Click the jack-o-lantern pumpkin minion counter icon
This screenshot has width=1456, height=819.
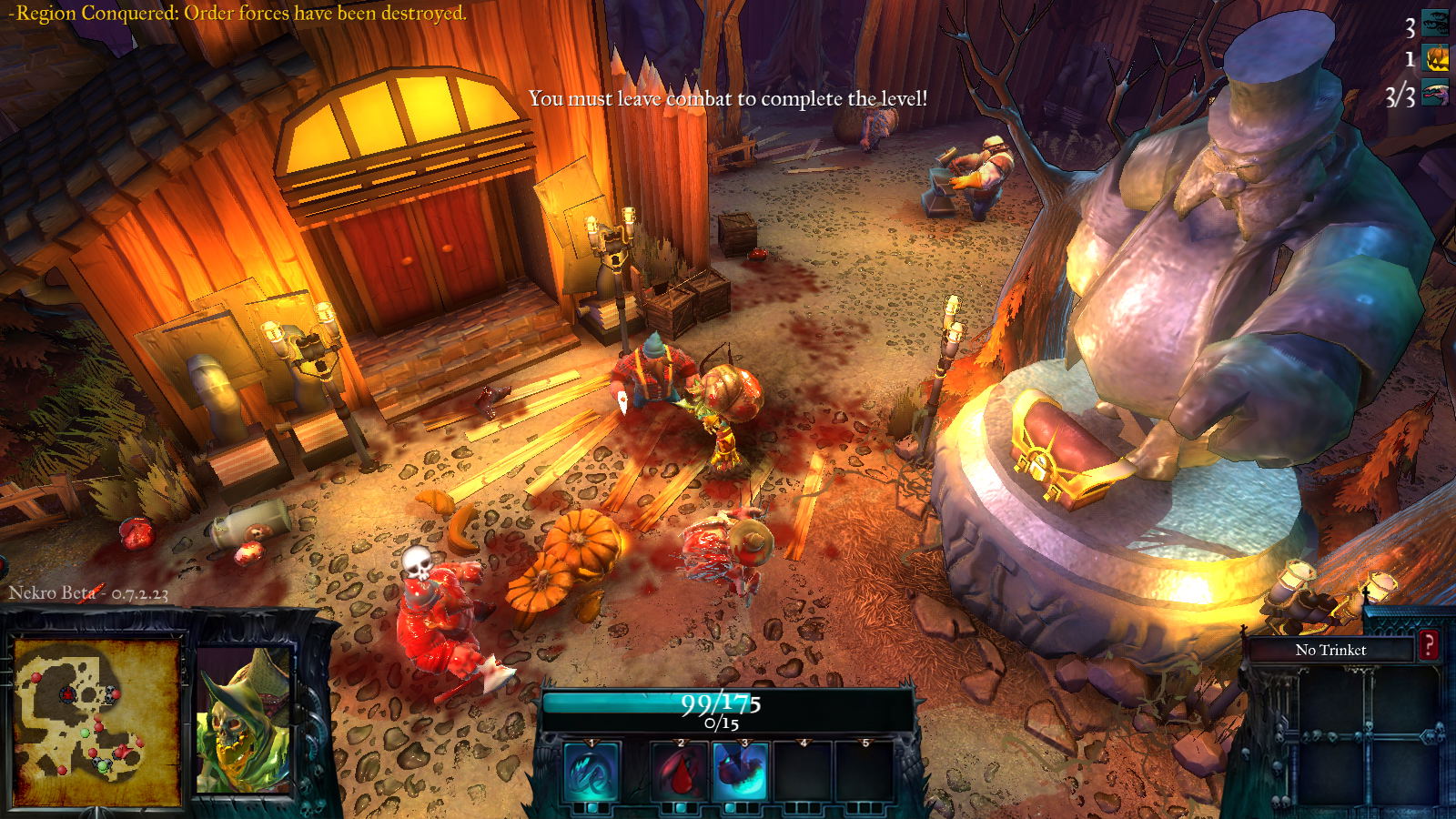point(1436,59)
